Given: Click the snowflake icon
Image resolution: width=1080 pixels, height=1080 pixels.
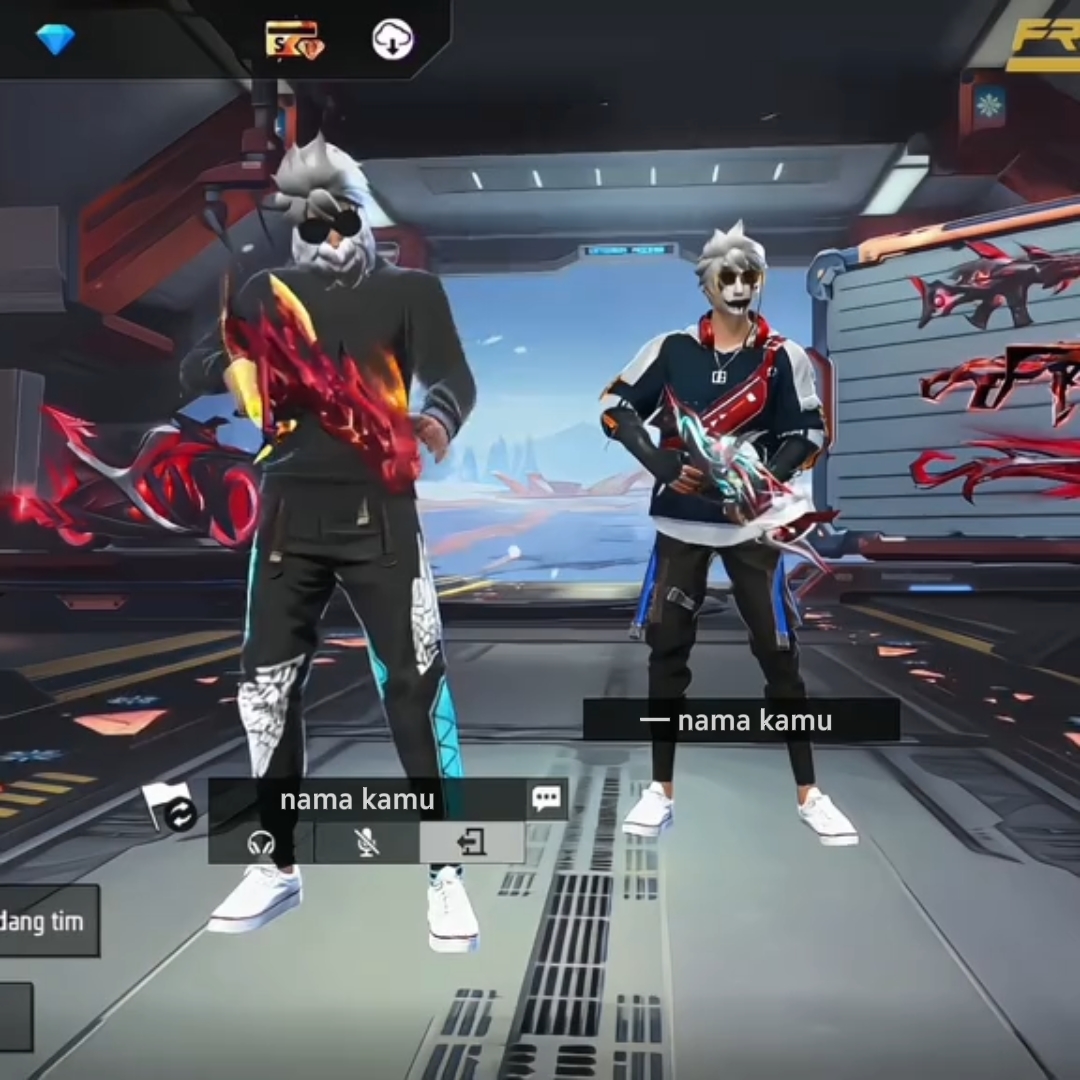Looking at the screenshot, I should tap(990, 103).
